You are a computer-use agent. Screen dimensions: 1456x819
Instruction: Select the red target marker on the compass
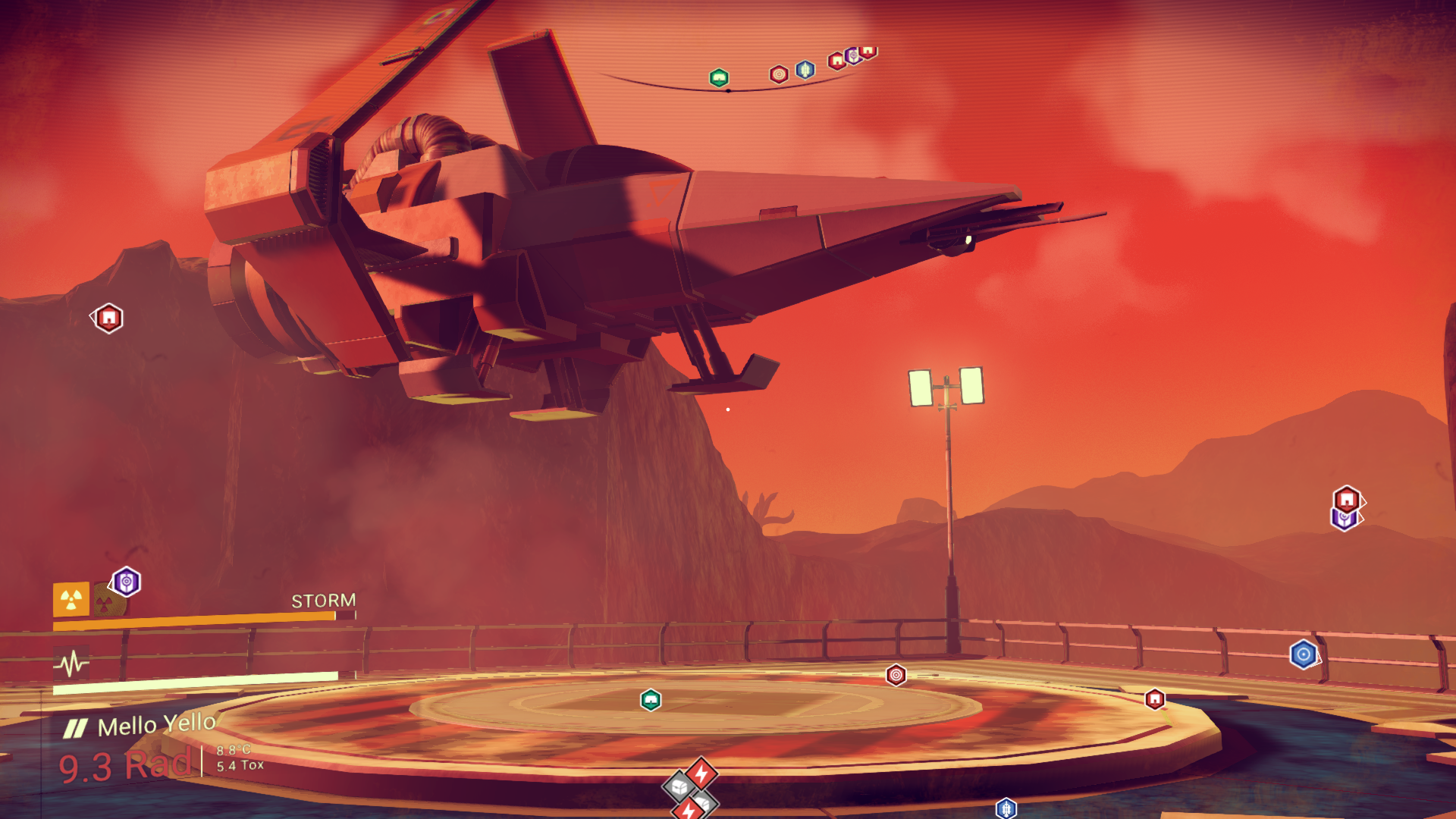click(x=779, y=74)
